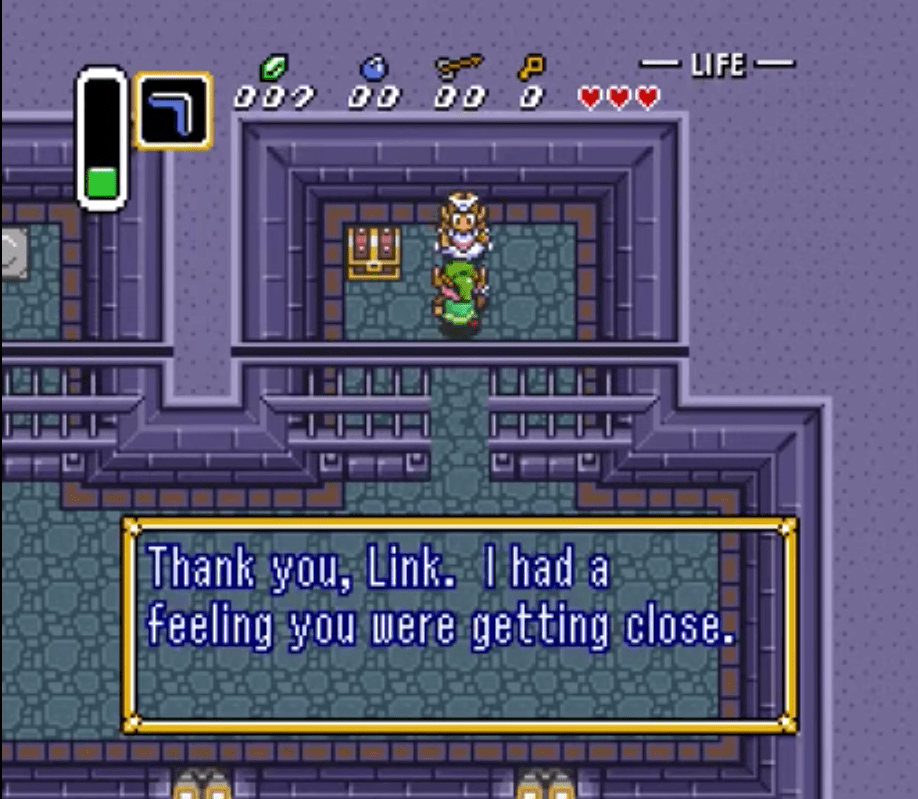Click the green rupee icon
Image resolution: width=918 pixels, height=799 pixels.
pos(272,68)
